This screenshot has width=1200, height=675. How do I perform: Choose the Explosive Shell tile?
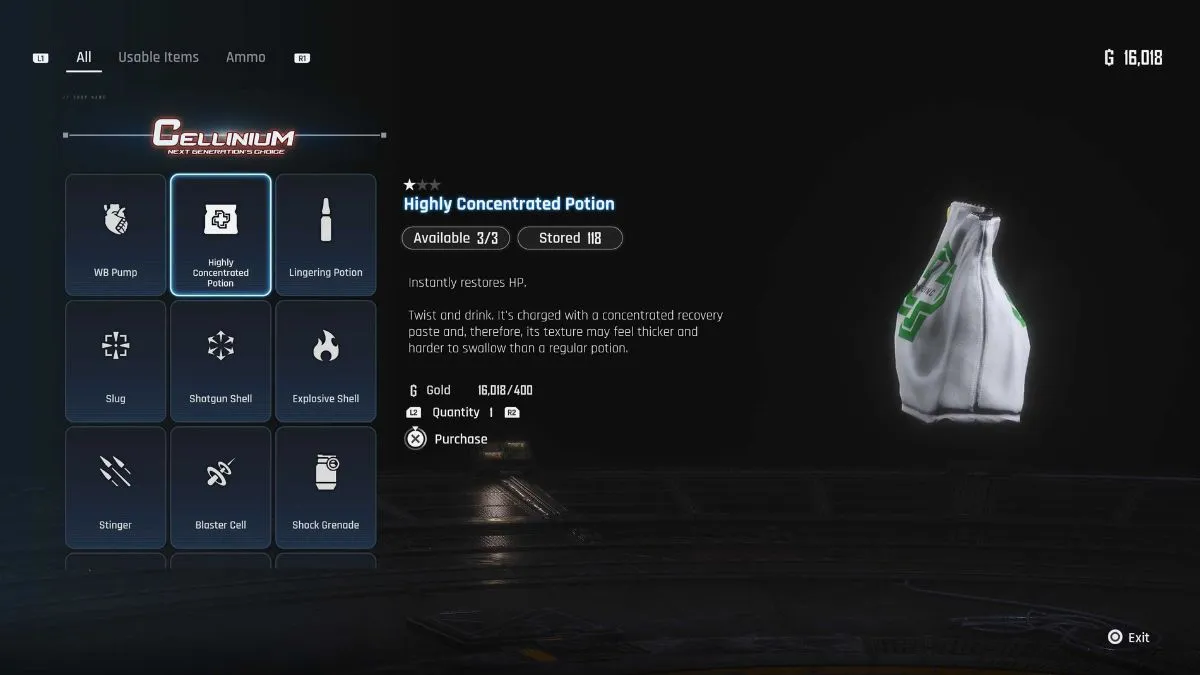click(326, 361)
